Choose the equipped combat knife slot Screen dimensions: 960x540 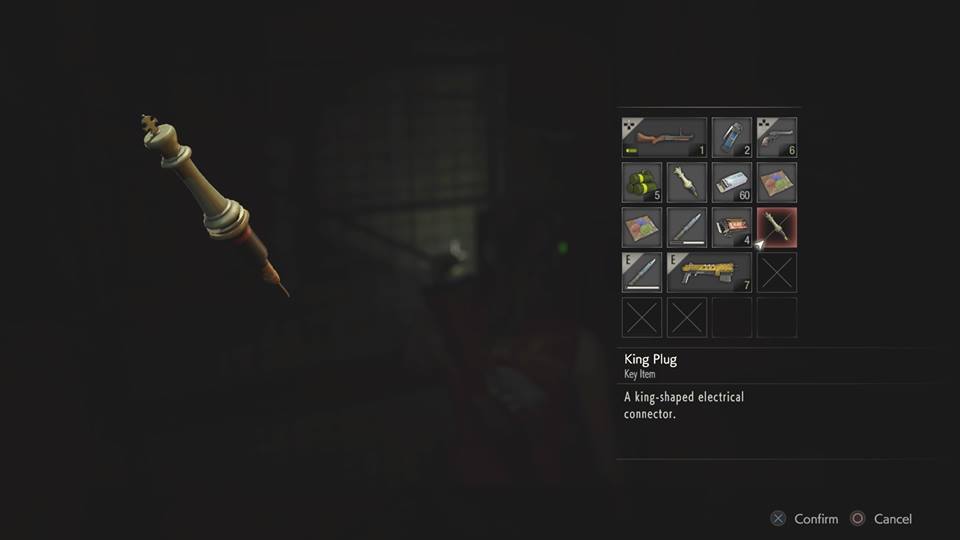tap(641, 272)
